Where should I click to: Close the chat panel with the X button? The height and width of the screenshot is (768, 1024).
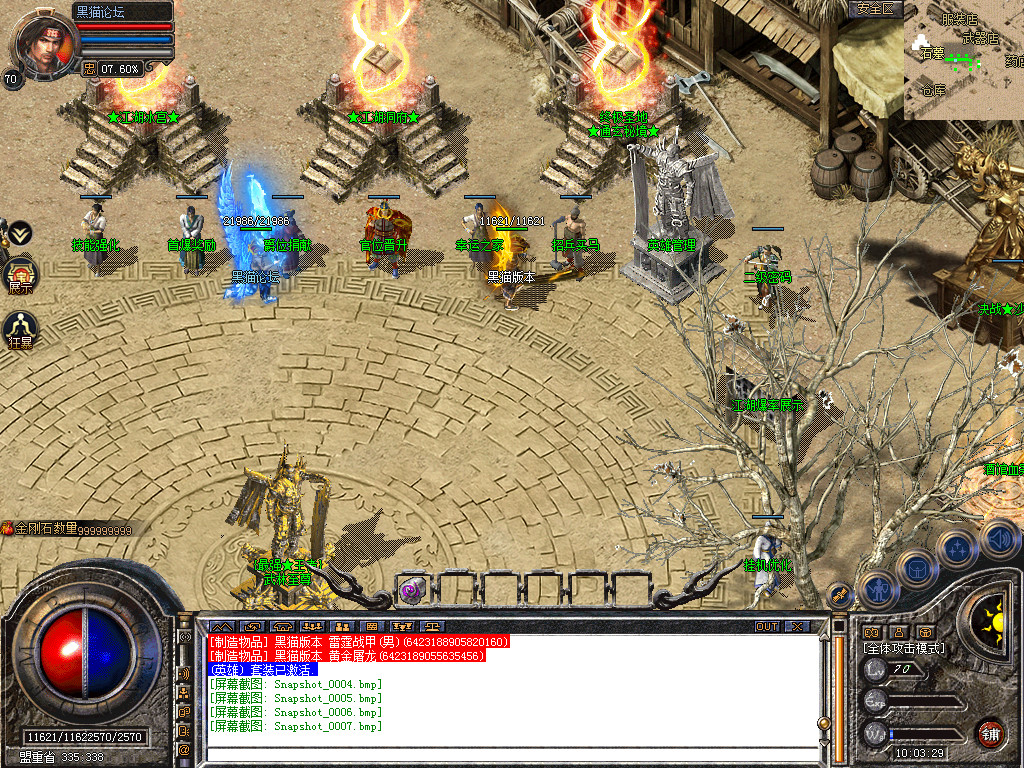(796, 627)
